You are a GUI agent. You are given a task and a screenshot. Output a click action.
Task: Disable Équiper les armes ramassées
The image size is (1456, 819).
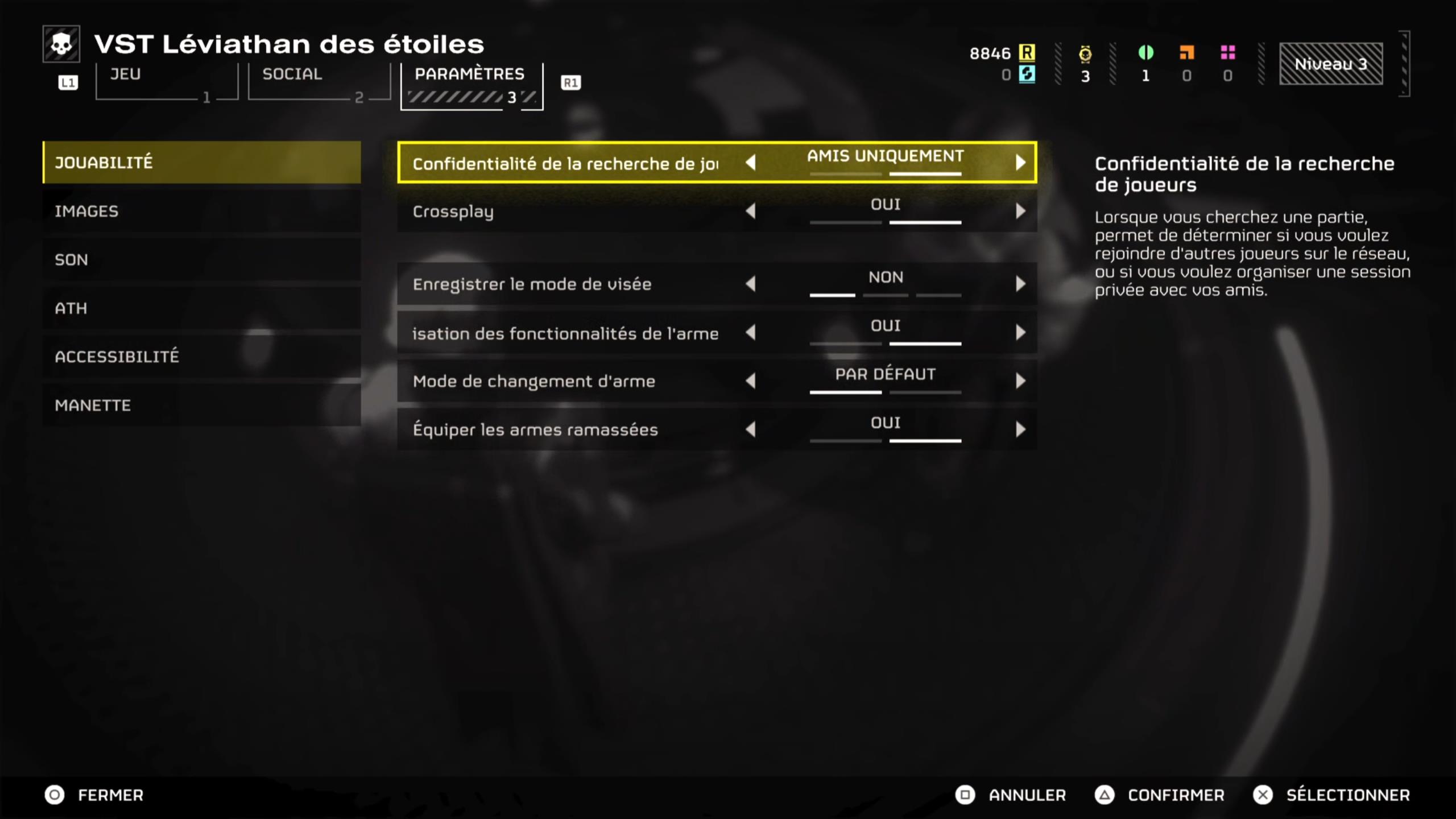(752, 429)
